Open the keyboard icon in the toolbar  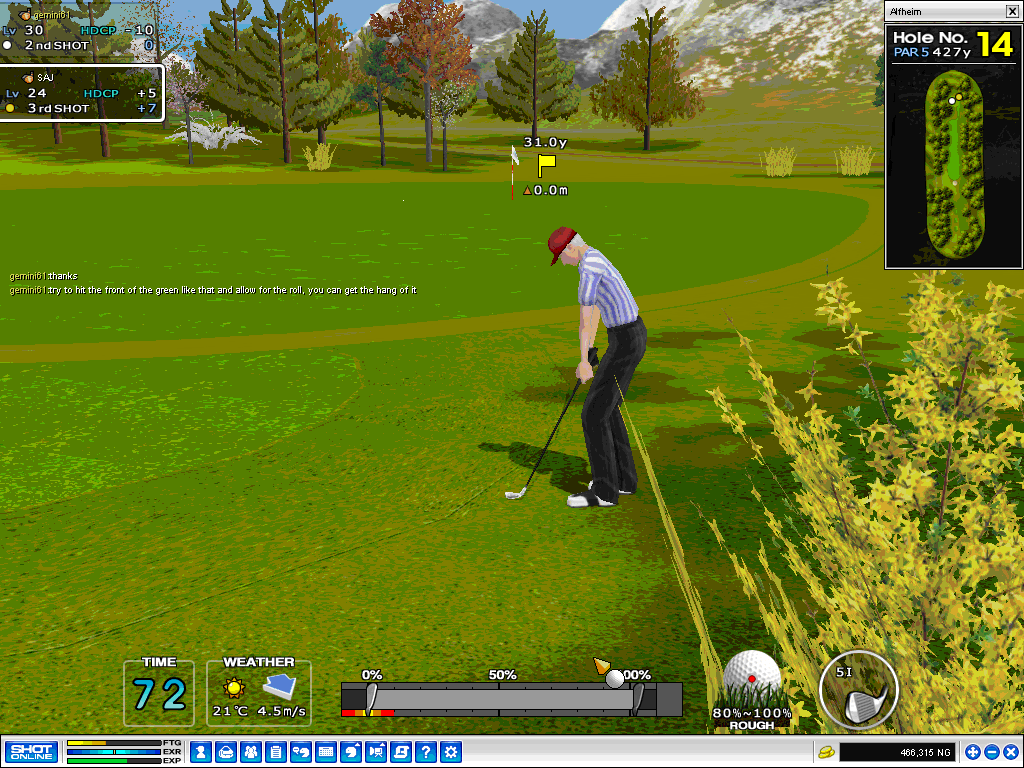(325, 752)
